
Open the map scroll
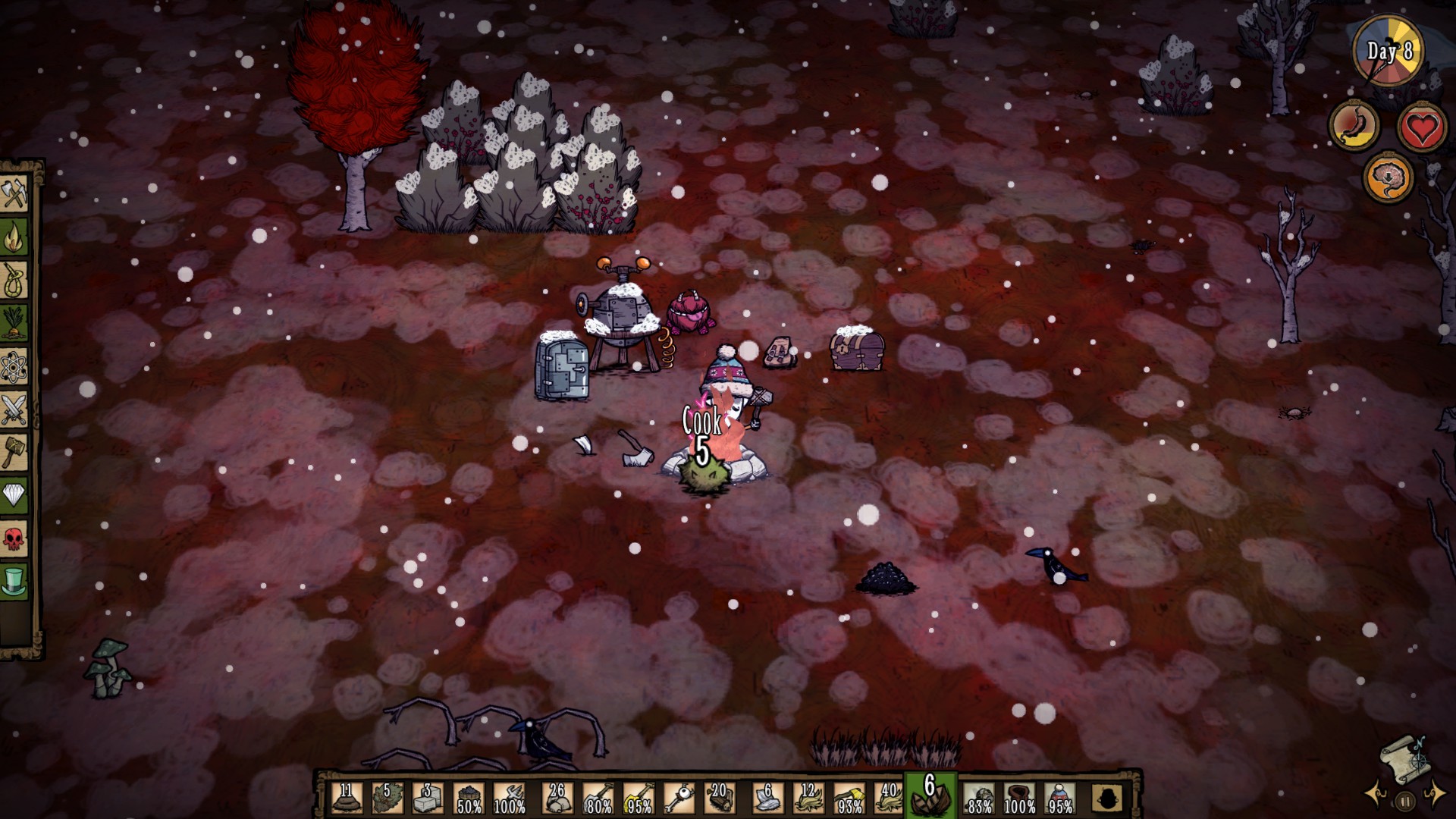click(1405, 758)
